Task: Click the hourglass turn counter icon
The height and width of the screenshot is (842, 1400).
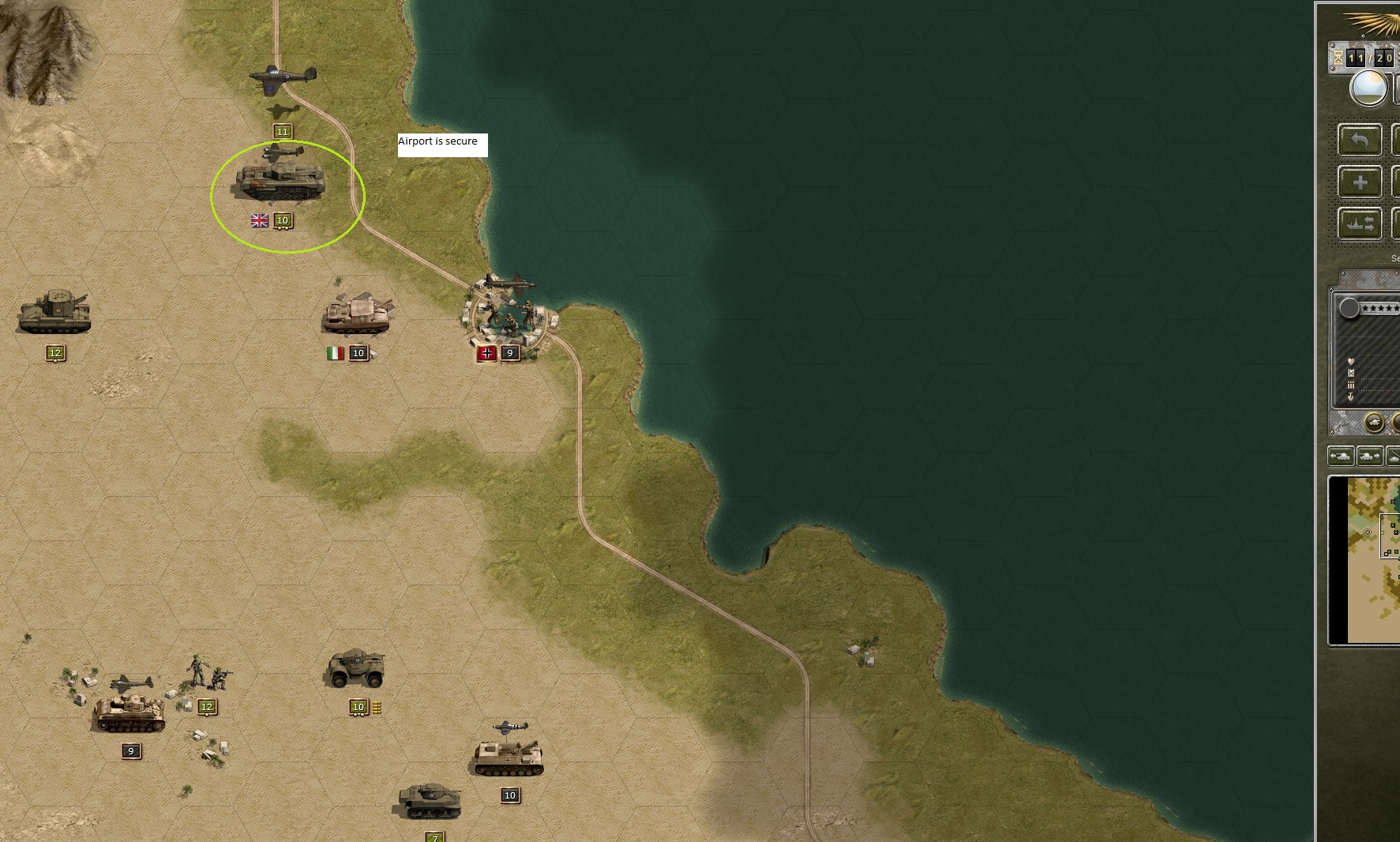Action: pos(1337,58)
